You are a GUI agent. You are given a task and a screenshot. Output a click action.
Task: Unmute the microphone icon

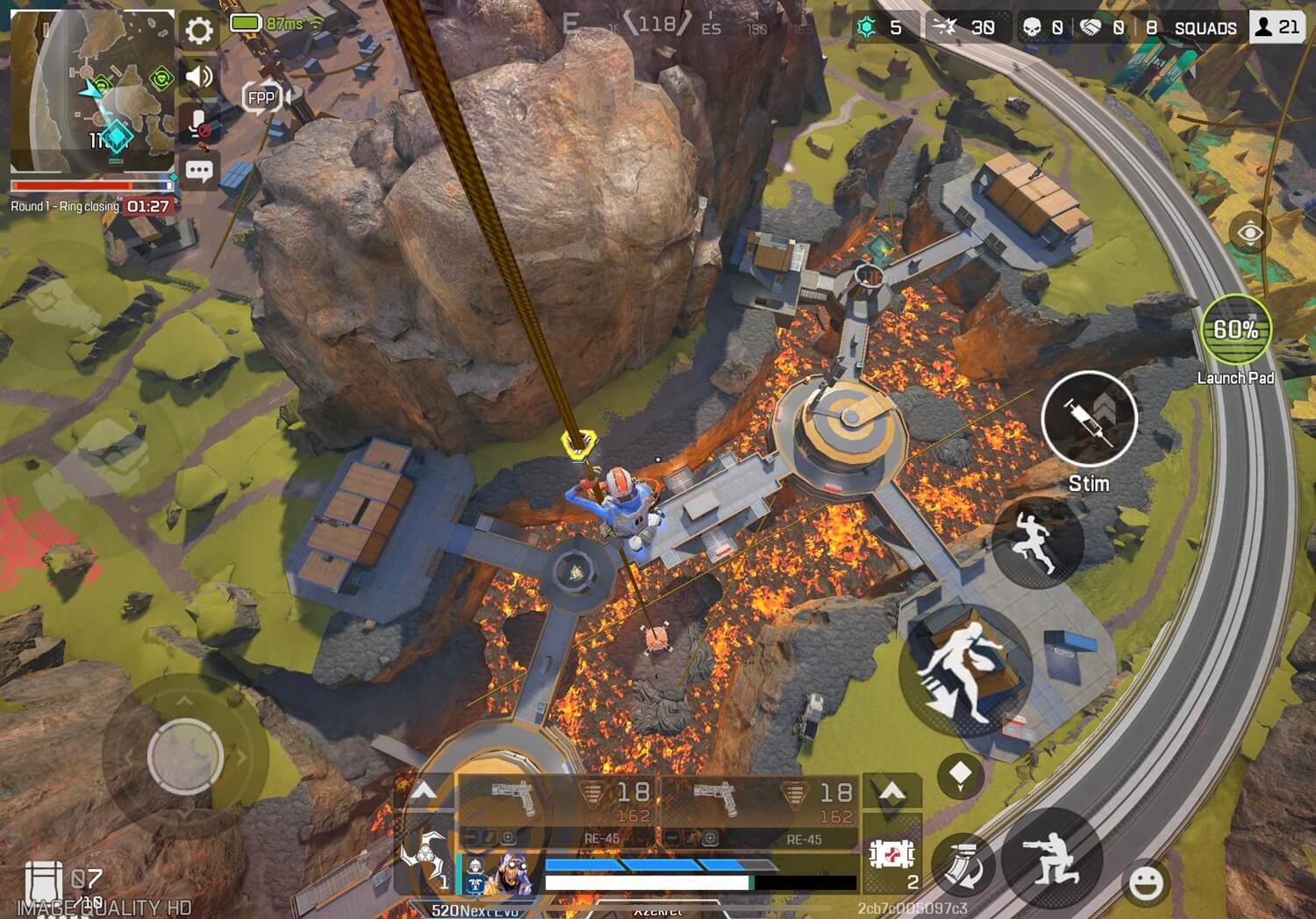pyautogui.click(x=199, y=125)
